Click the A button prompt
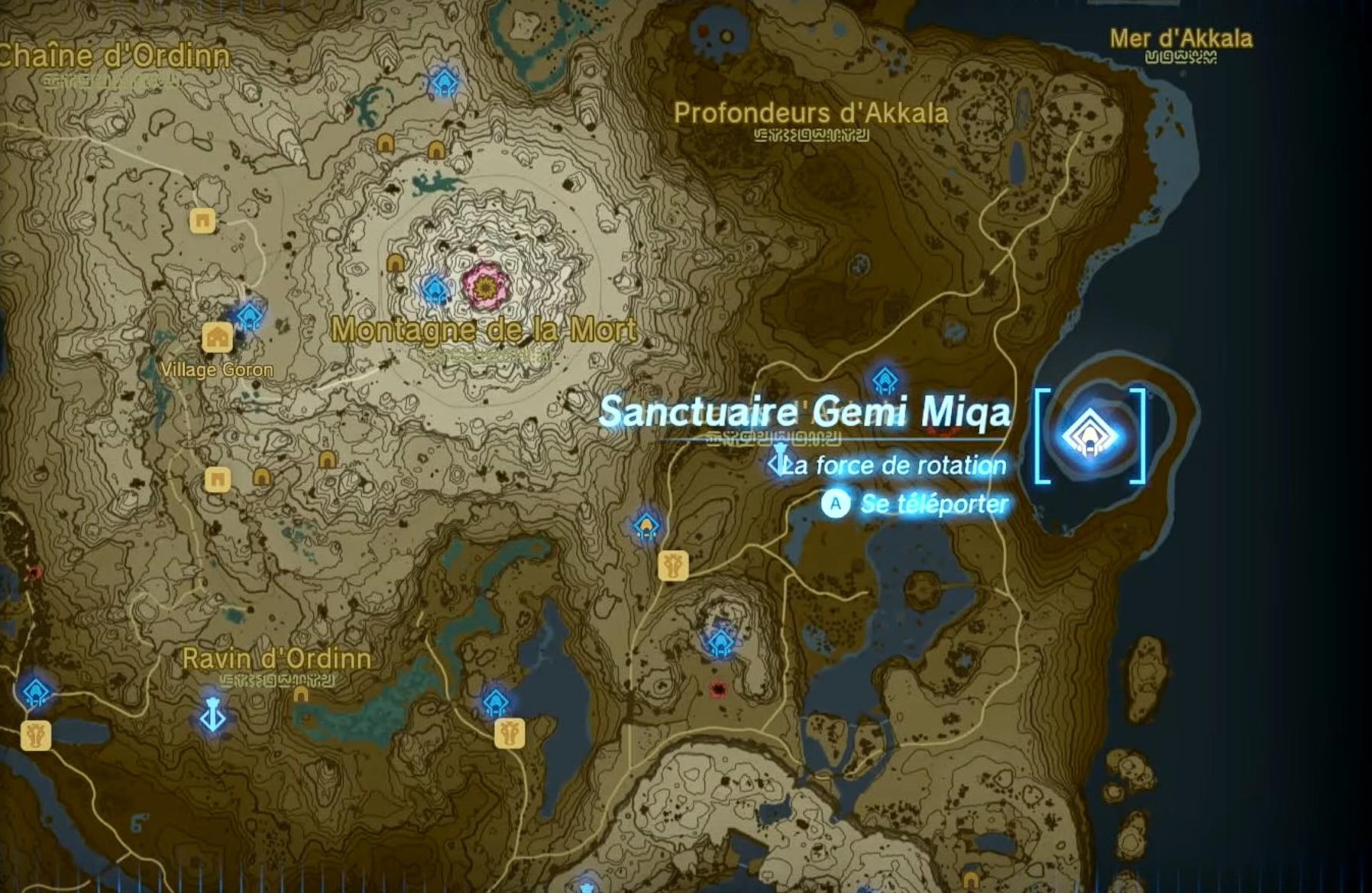Image resolution: width=1372 pixels, height=893 pixels. coord(837,503)
